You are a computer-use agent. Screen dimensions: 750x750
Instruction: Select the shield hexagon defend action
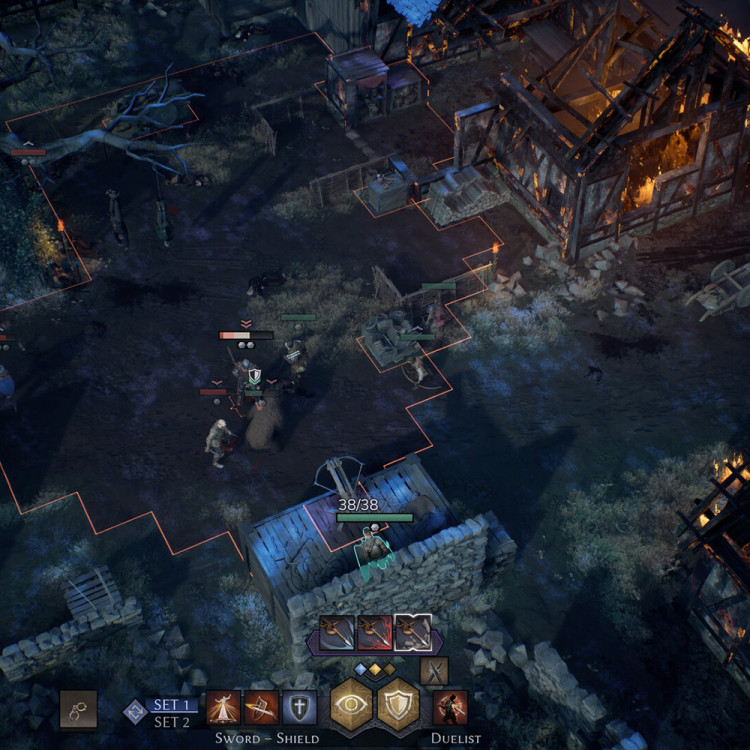pyautogui.click(x=398, y=705)
